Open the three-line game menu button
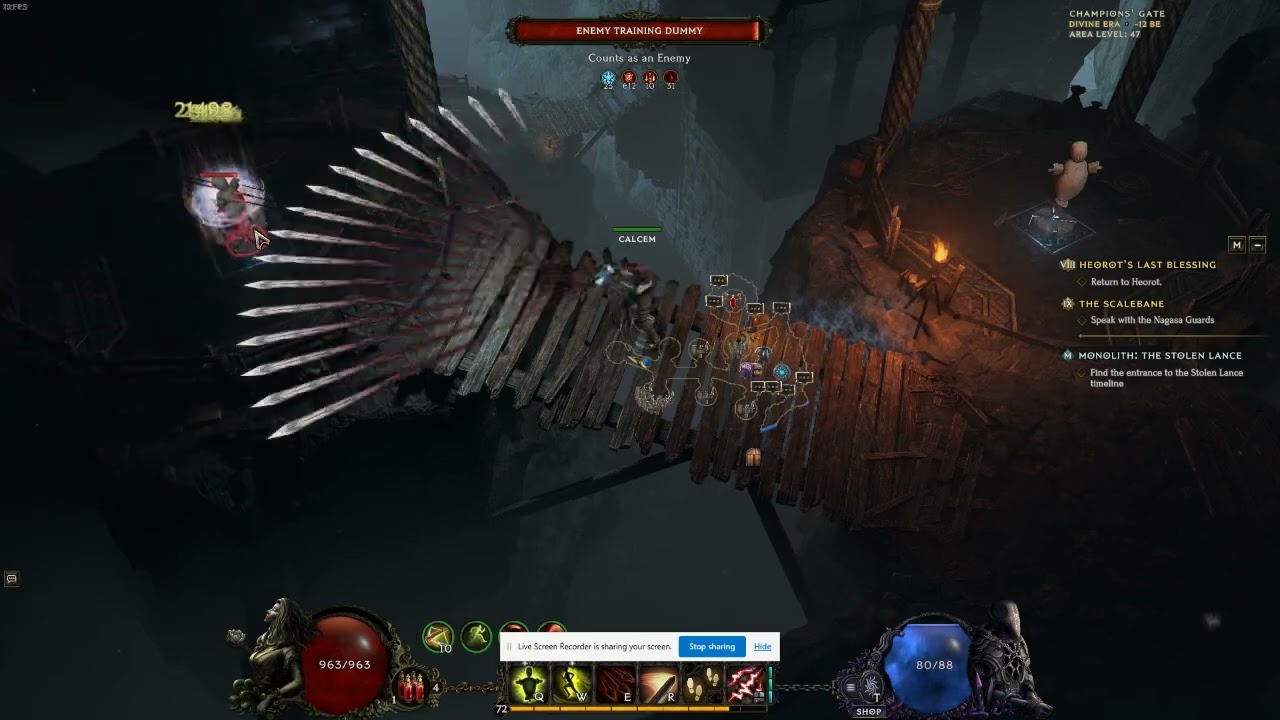Image resolution: width=1280 pixels, height=720 pixels. (x=851, y=687)
